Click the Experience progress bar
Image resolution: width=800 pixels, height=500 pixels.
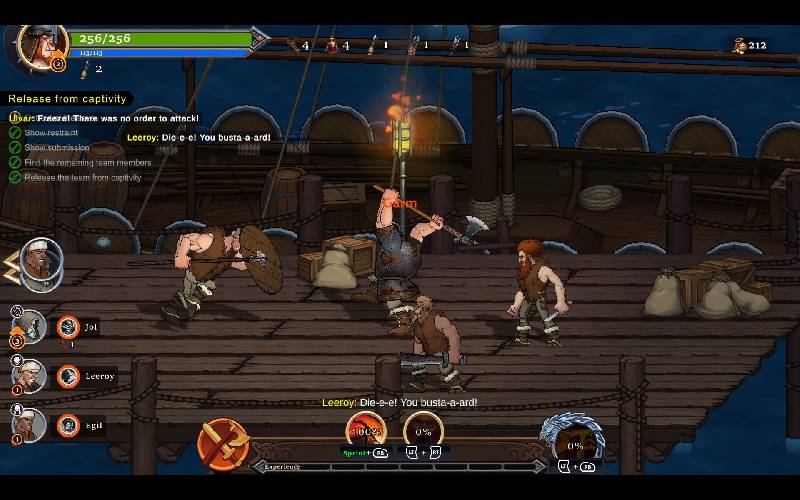[400, 466]
